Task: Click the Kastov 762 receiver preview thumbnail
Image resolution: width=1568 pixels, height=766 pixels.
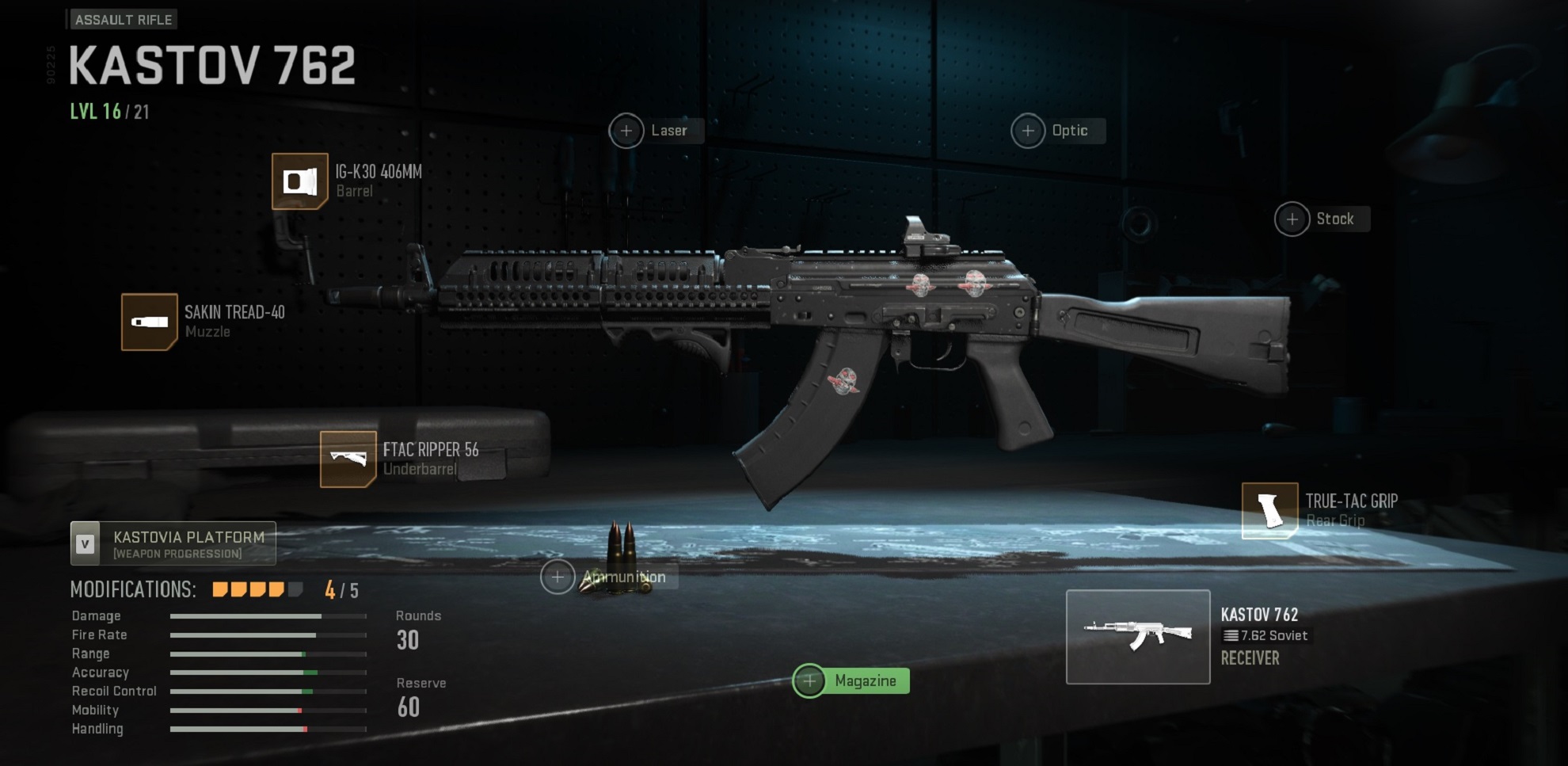Action: [1138, 636]
